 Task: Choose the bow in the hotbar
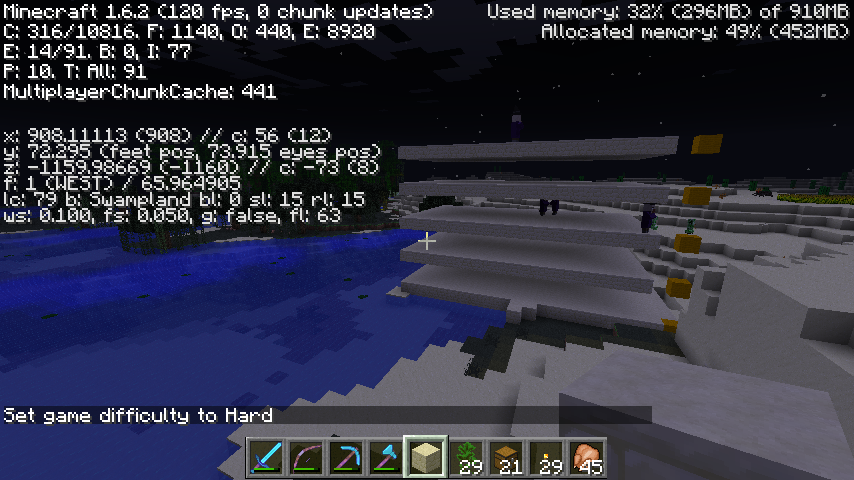(307, 458)
